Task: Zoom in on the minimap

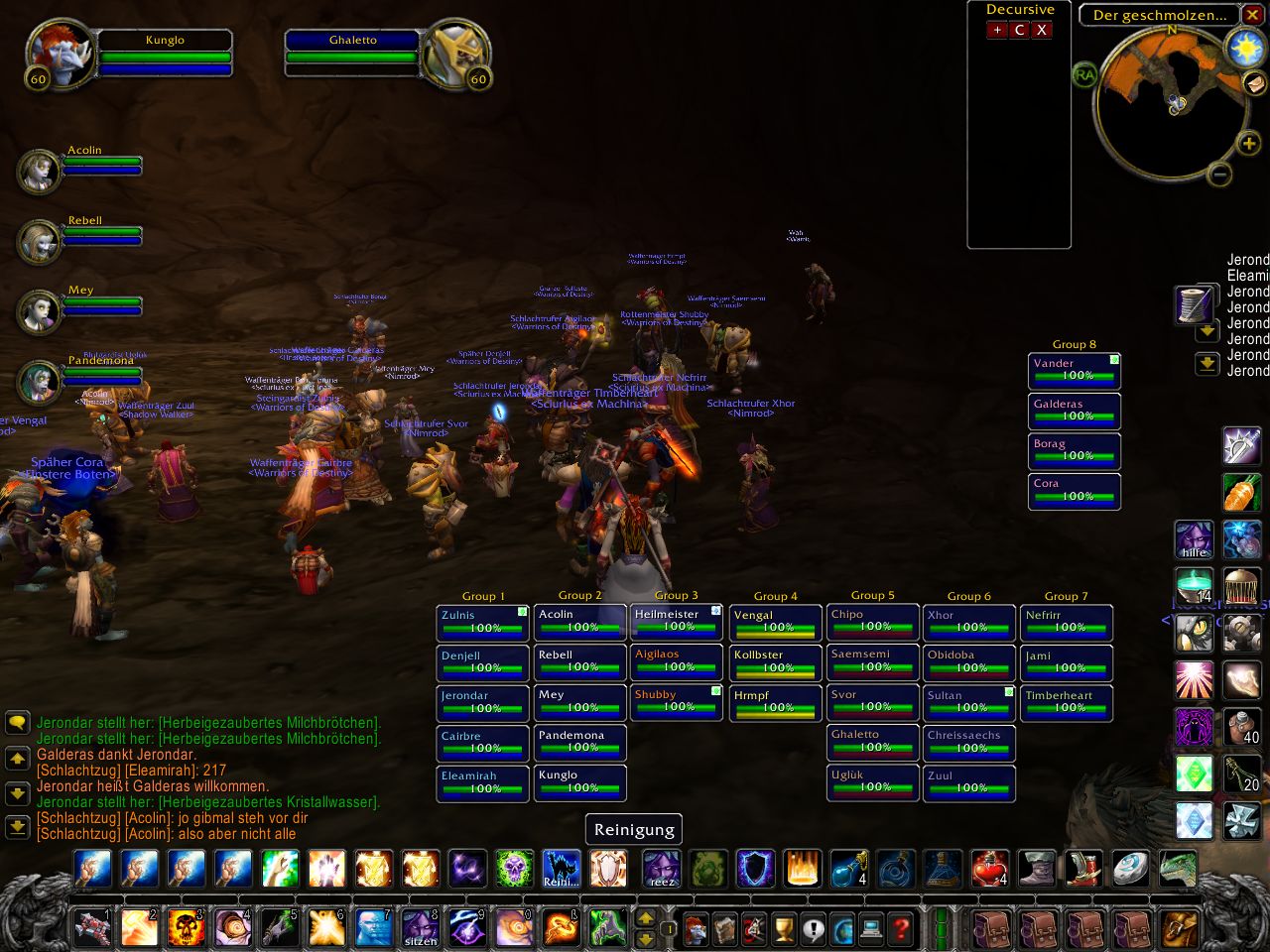Action: coord(1249,144)
